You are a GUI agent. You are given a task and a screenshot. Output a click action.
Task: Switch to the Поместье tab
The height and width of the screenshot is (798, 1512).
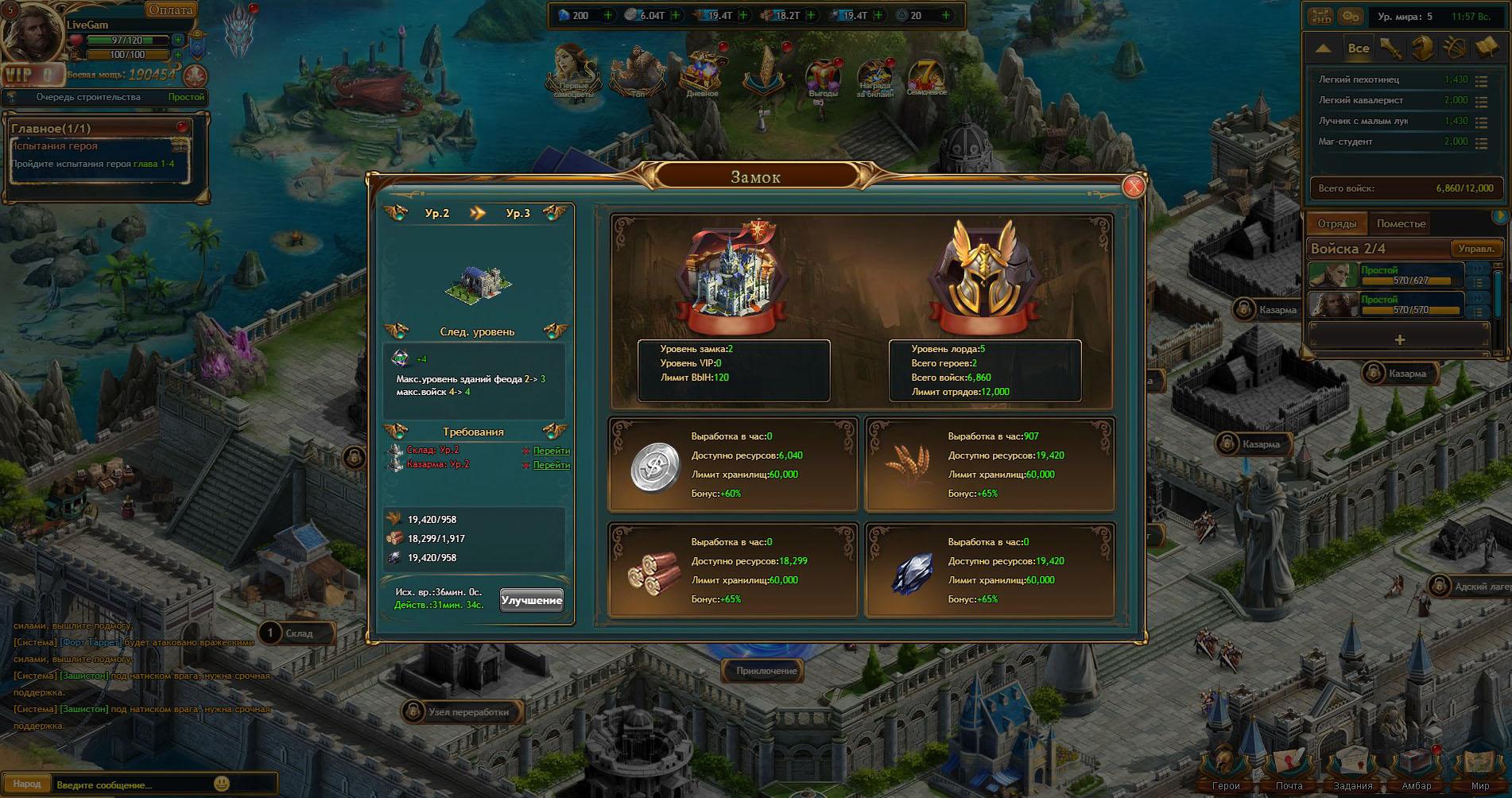click(1401, 224)
